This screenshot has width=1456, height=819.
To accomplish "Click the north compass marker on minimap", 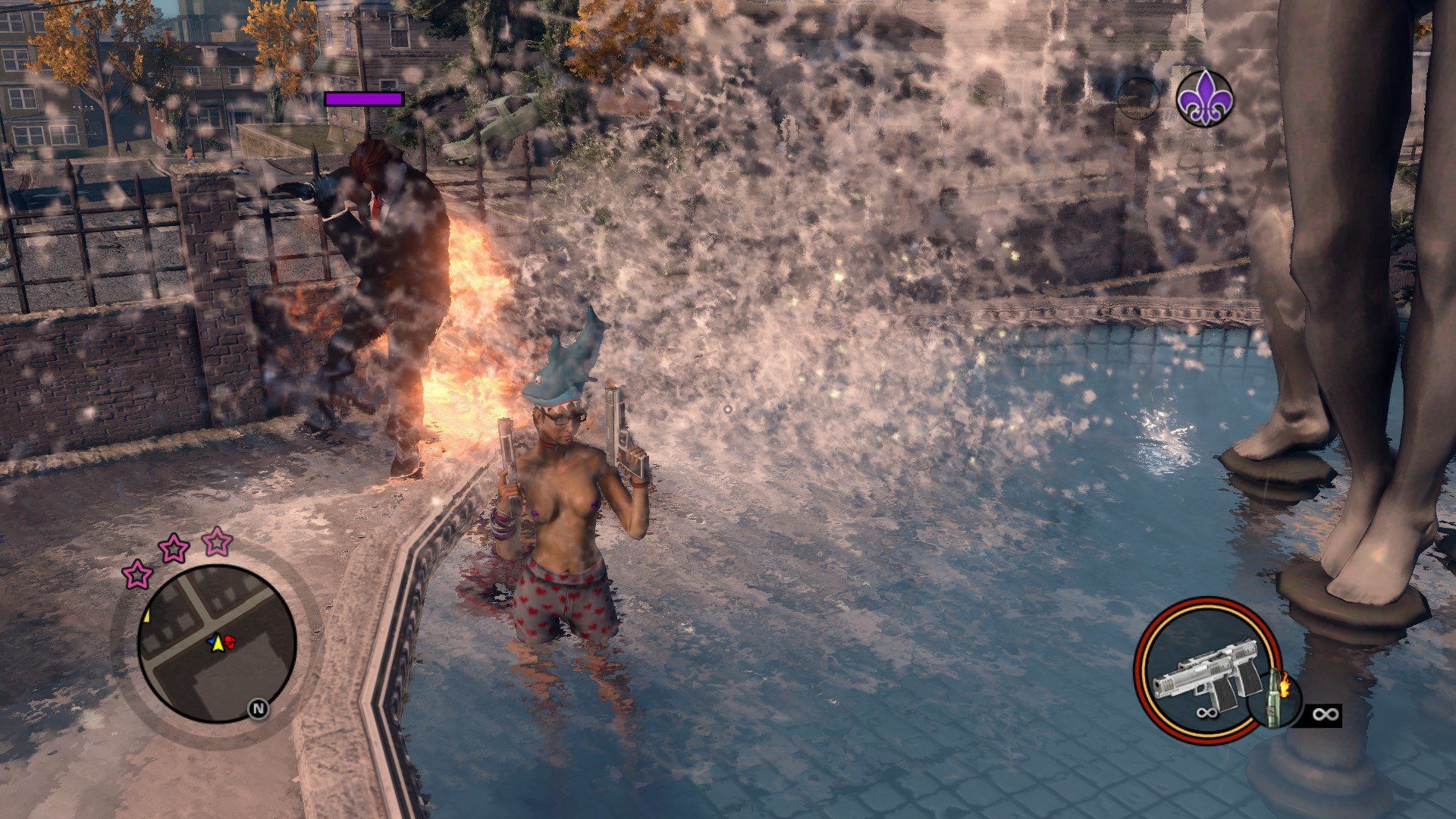I will (x=259, y=709).
